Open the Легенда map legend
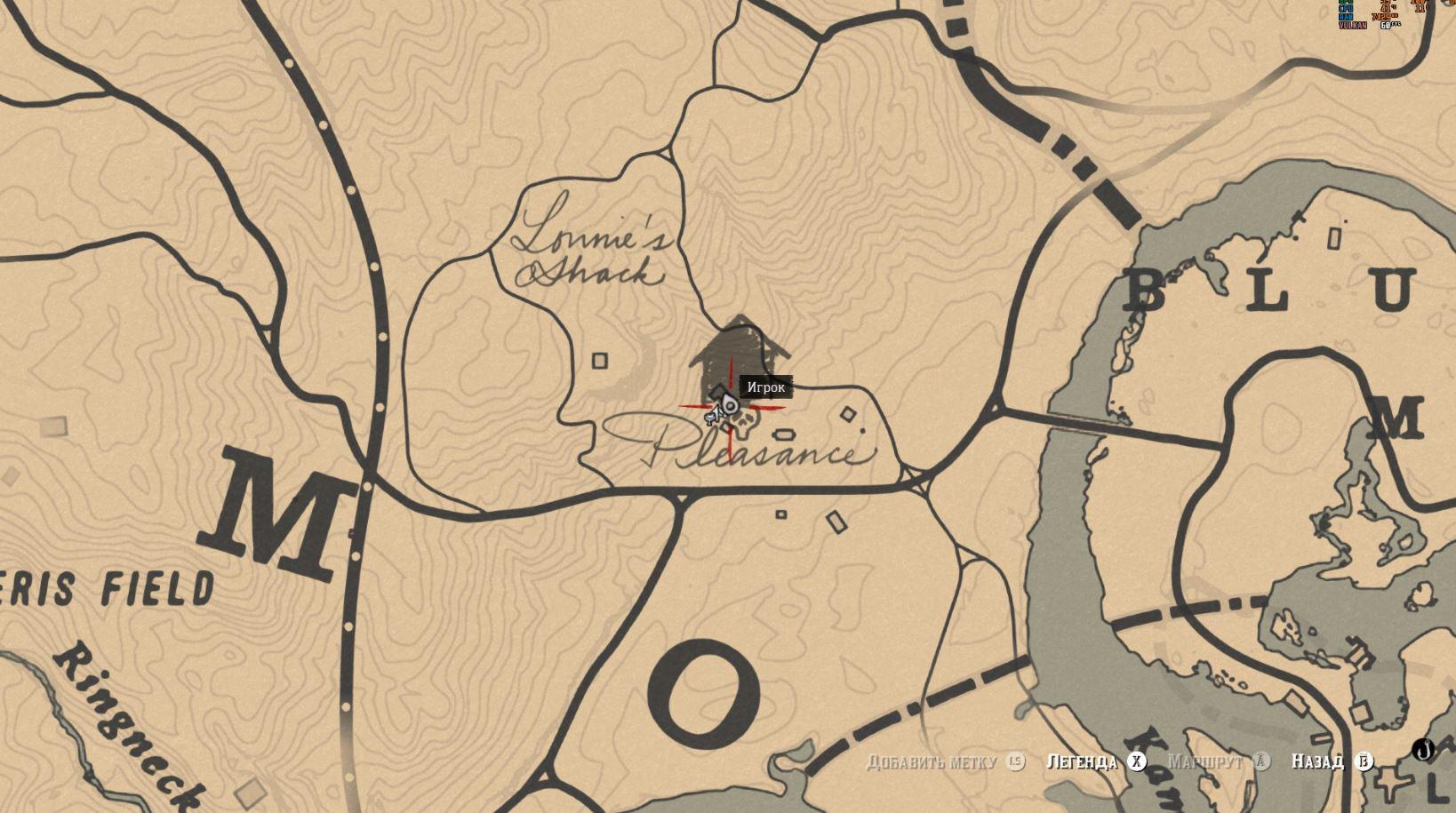This screenshot has width=1456, height=813. [1082, 761]
